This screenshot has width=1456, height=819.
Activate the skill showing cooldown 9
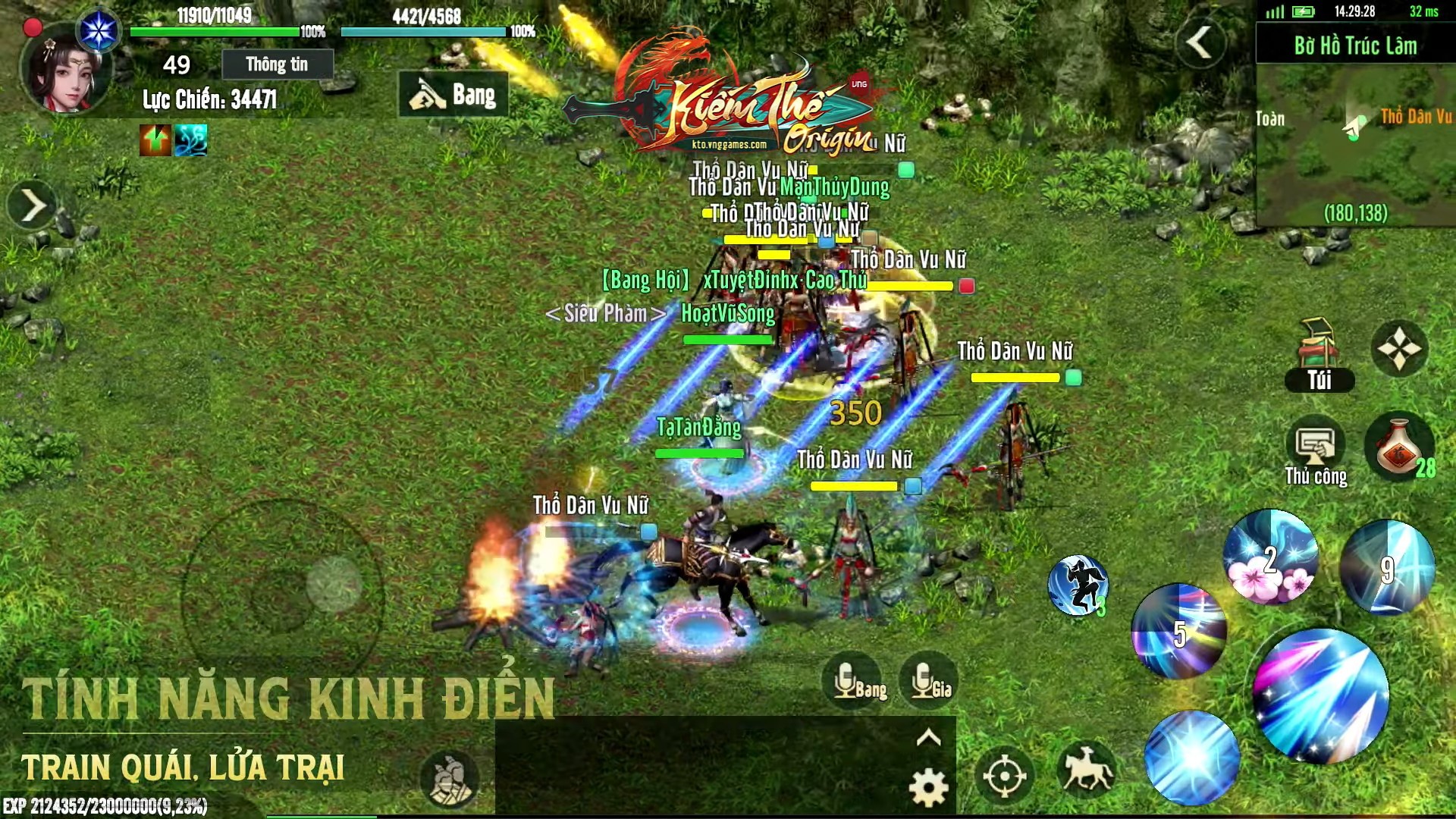click(1387, 567)
